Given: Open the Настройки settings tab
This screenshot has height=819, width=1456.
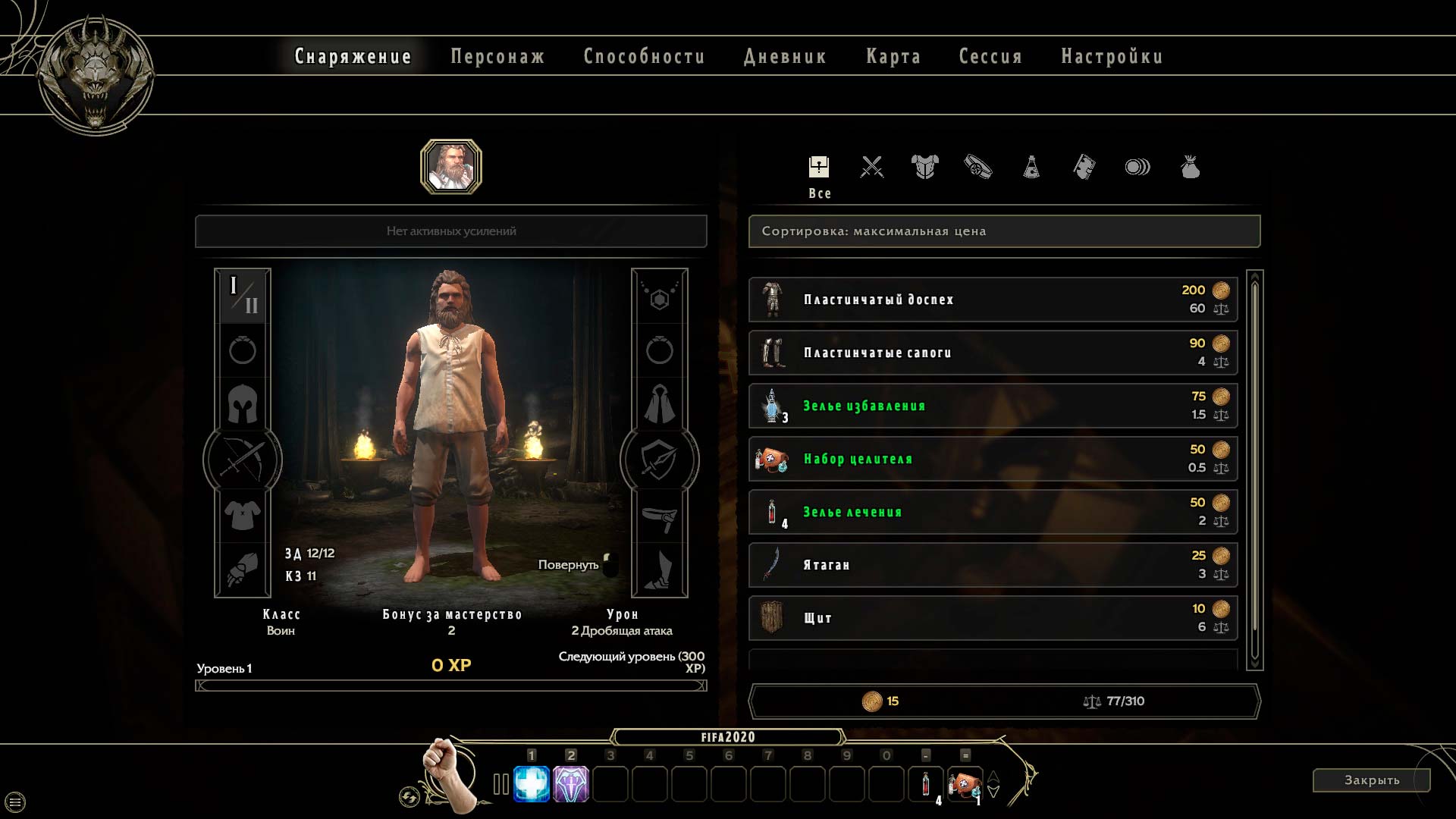Looking at the screenshot, I should (1112, 57).
